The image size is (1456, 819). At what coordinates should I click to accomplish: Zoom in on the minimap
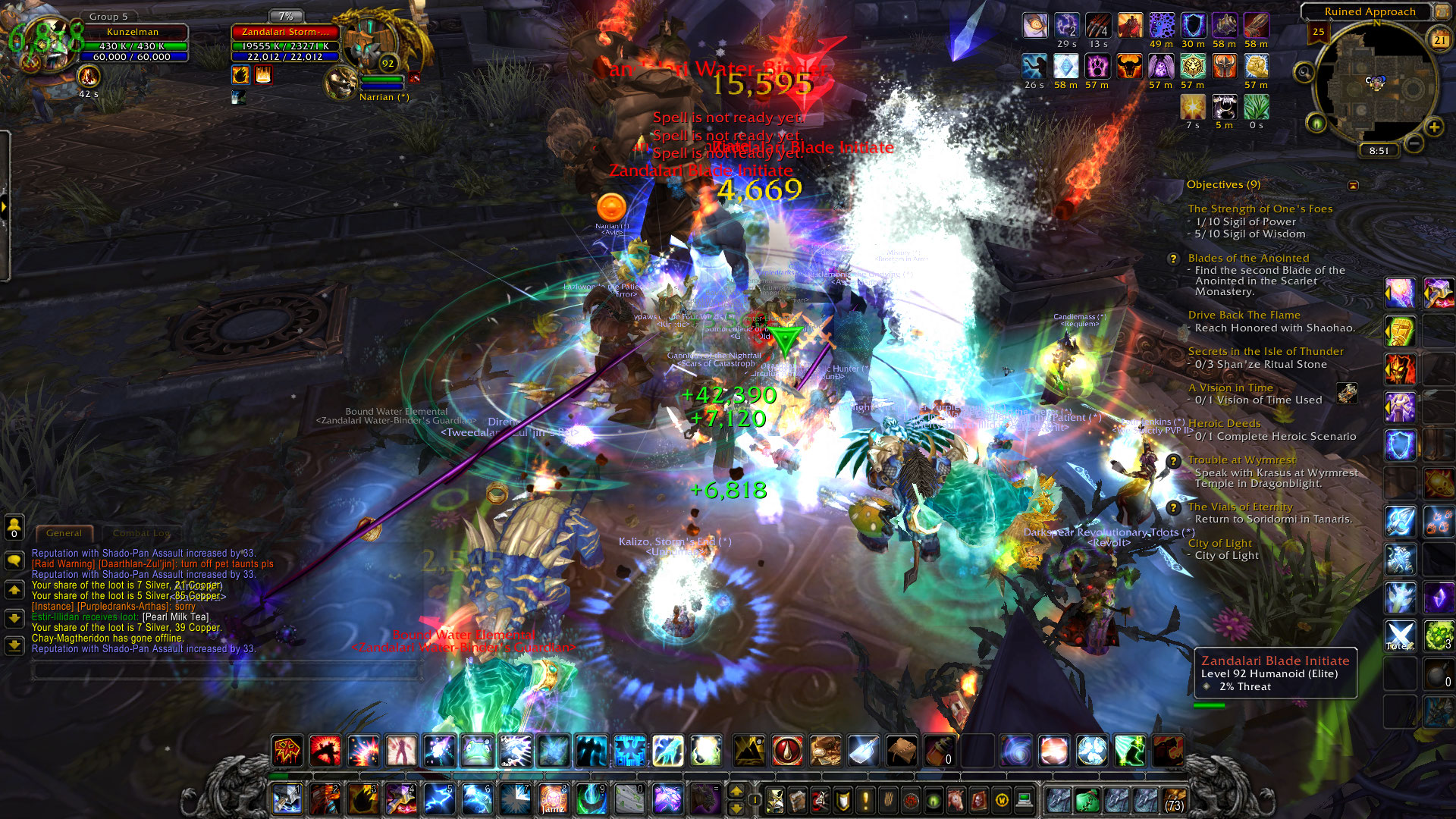coord(1434,127)
